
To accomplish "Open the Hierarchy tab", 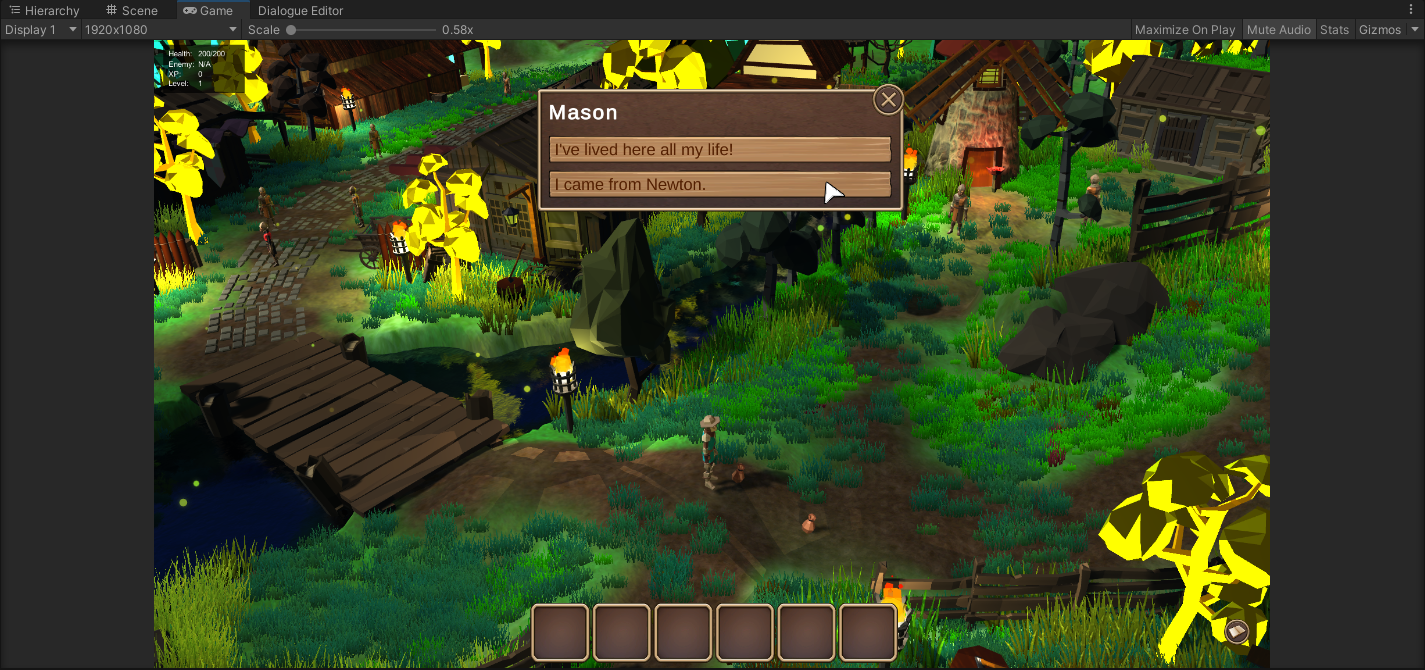I will [x=44, y=11].
